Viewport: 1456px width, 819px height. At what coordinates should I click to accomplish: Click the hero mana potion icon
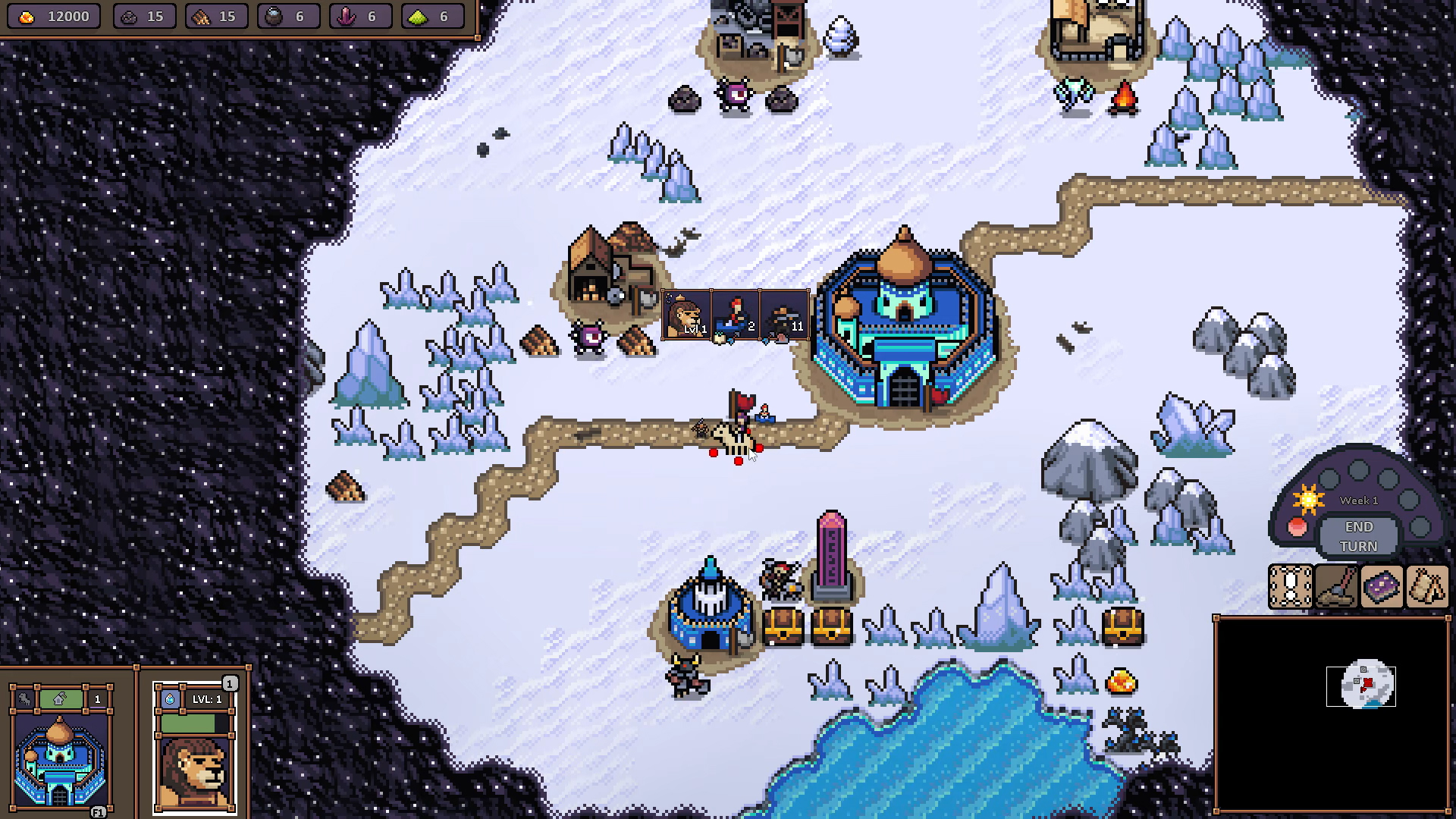coord(171,698)
